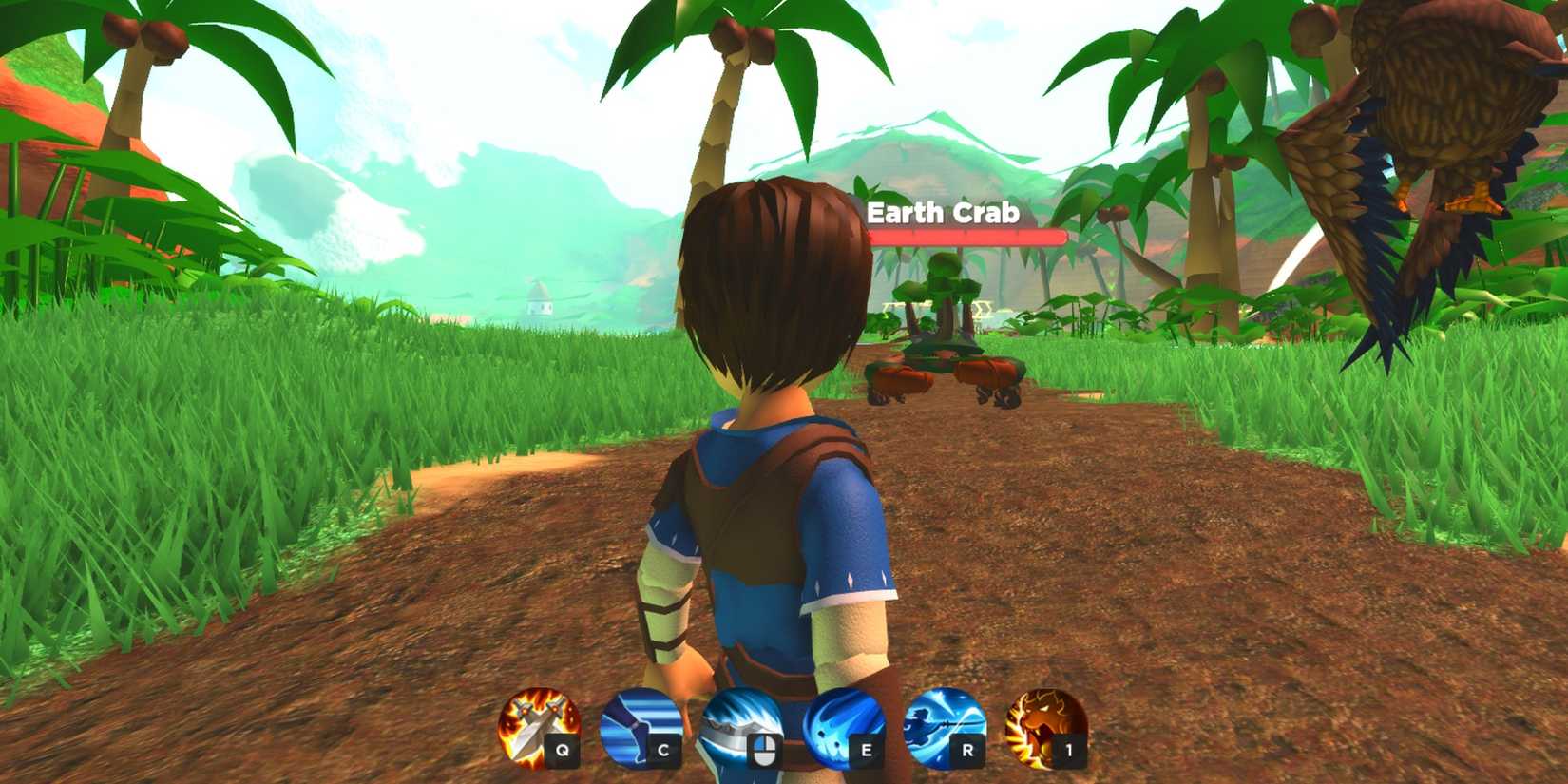This screenshot has width=1568, height=784.
Task: Cast the blue water orb ability
Action: (838, 727)
